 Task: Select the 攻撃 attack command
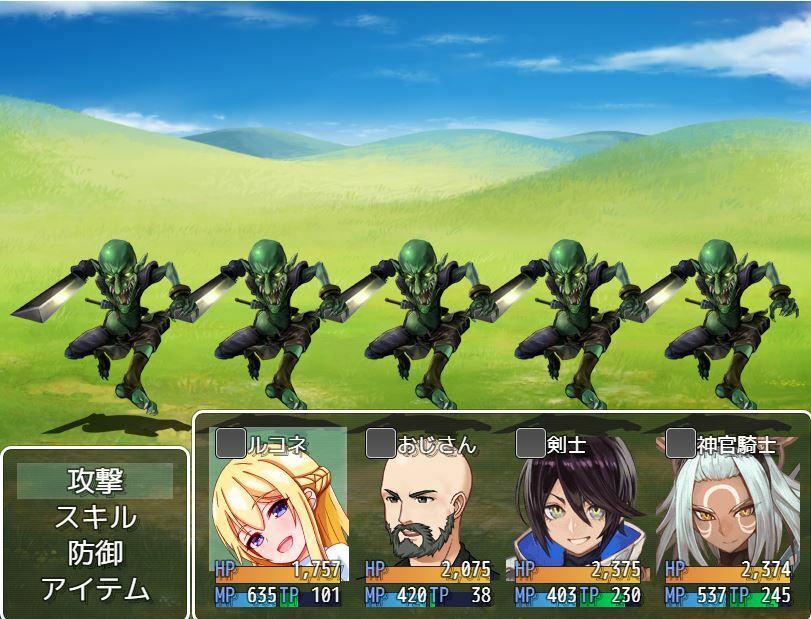pos(95,481)
